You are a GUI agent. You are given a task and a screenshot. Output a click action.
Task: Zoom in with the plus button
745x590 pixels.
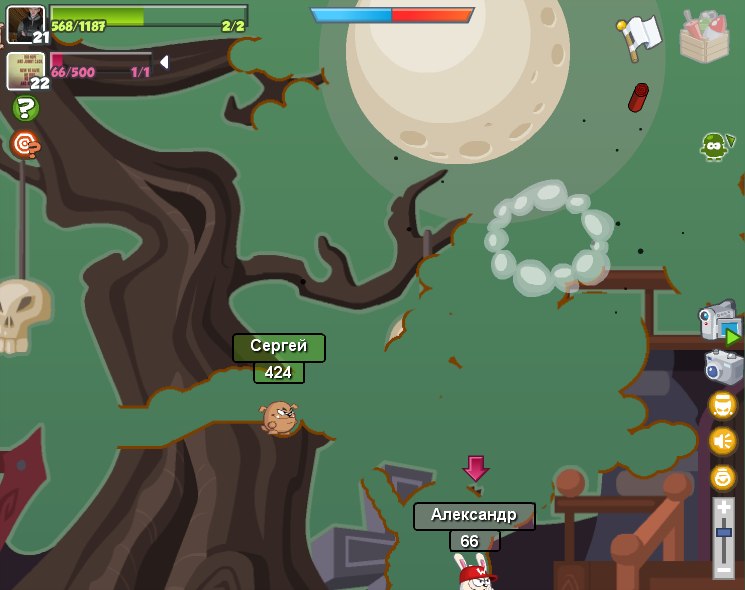(724, 509)
